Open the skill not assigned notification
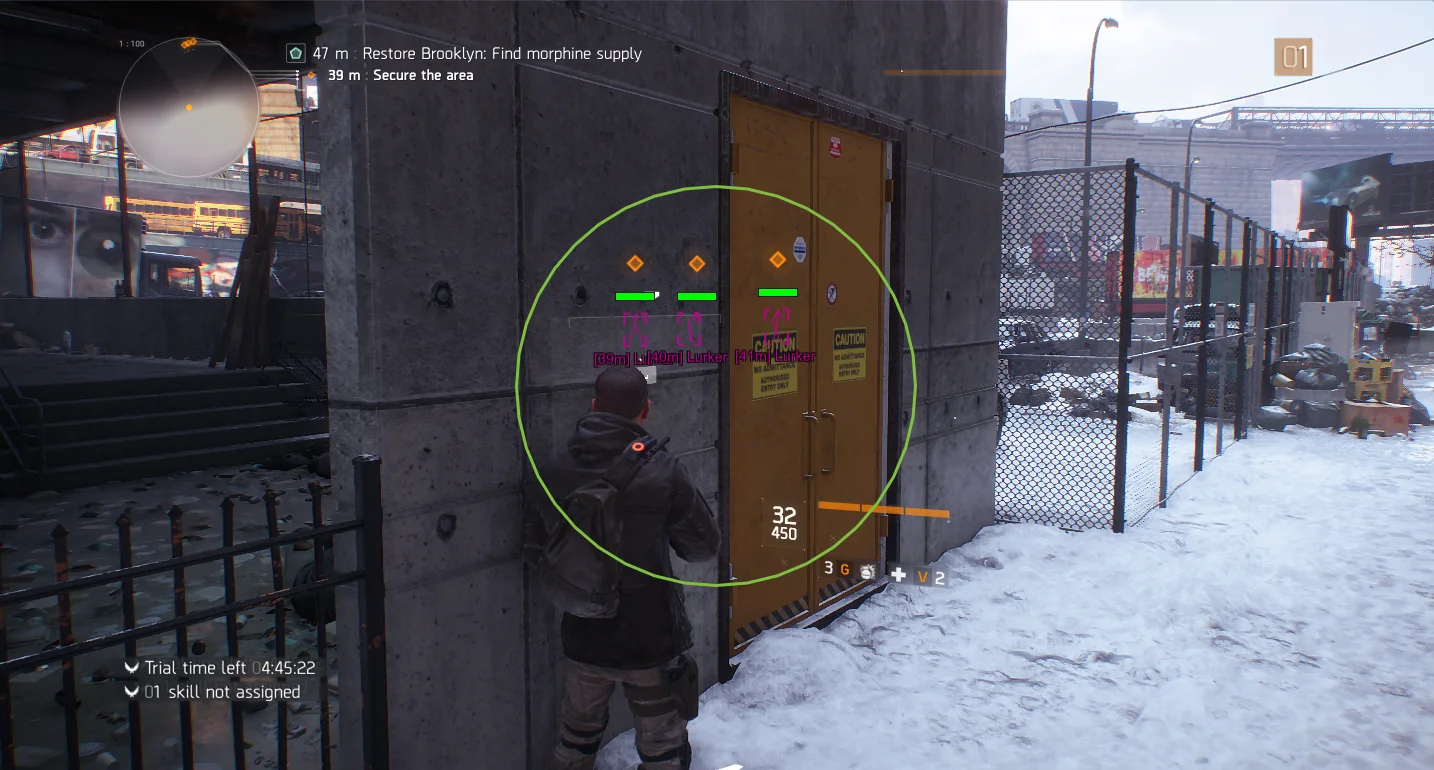 click(221, 692)
